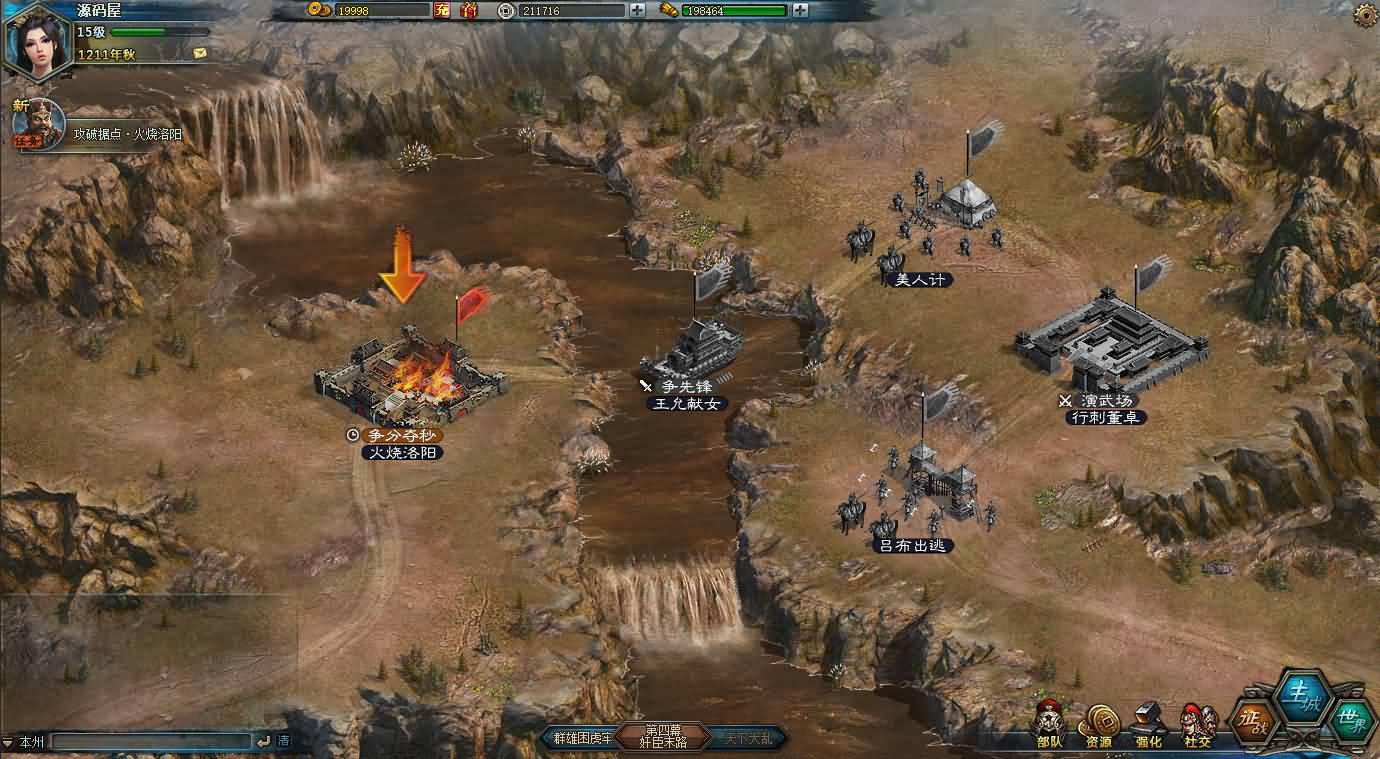
Task: Open the settings gear icon
Action: [1365, 15]
